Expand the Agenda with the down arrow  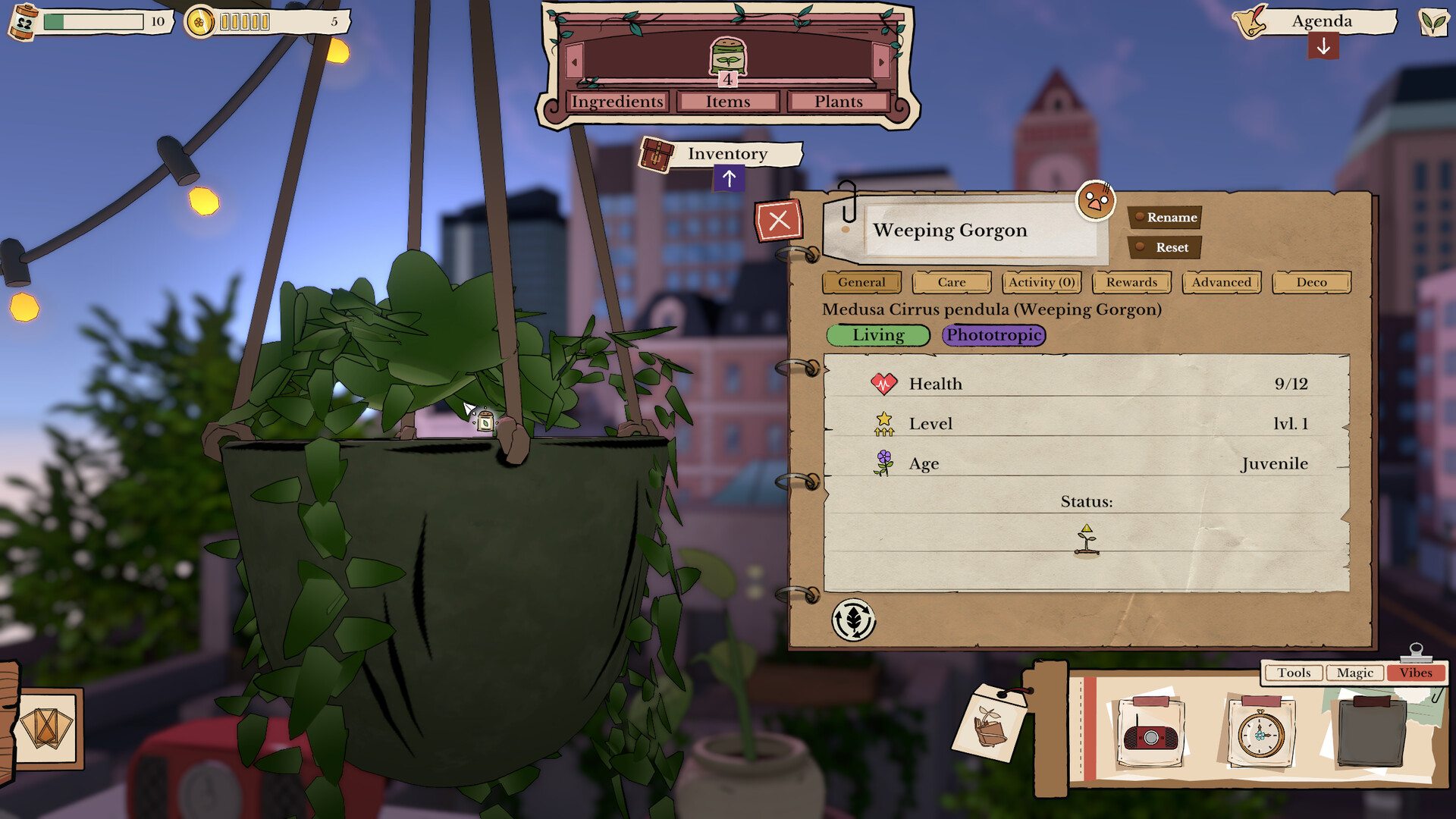point(1323,47)
